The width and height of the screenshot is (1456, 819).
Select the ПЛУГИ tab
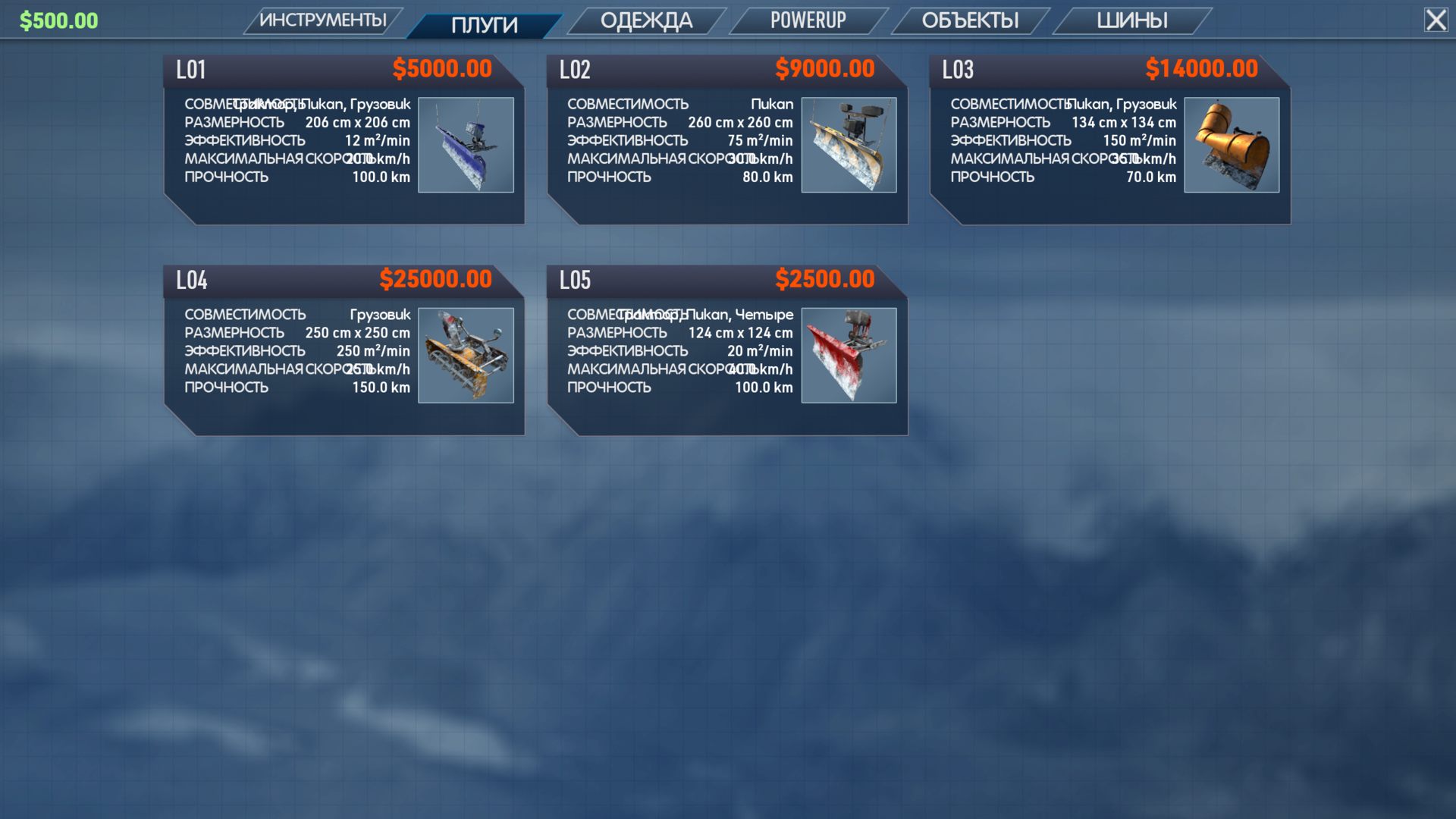(484, 25)
